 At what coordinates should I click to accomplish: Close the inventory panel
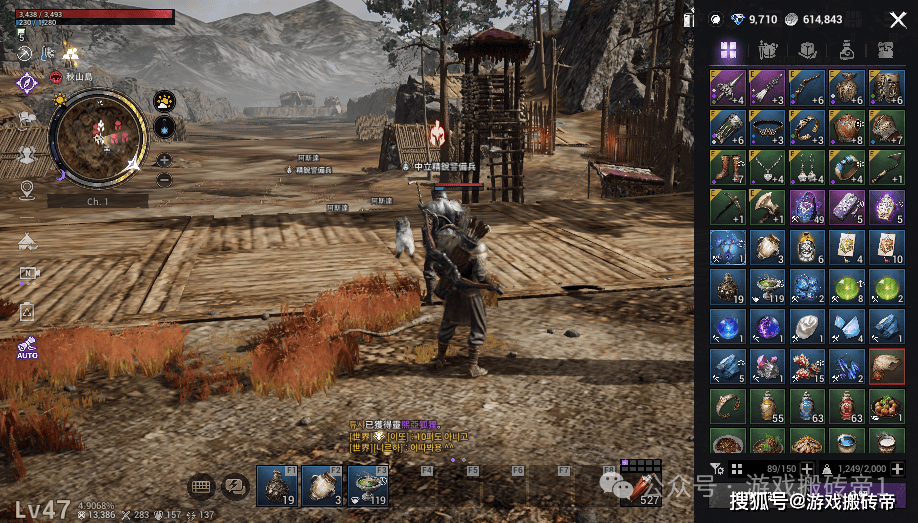[897, 19]
